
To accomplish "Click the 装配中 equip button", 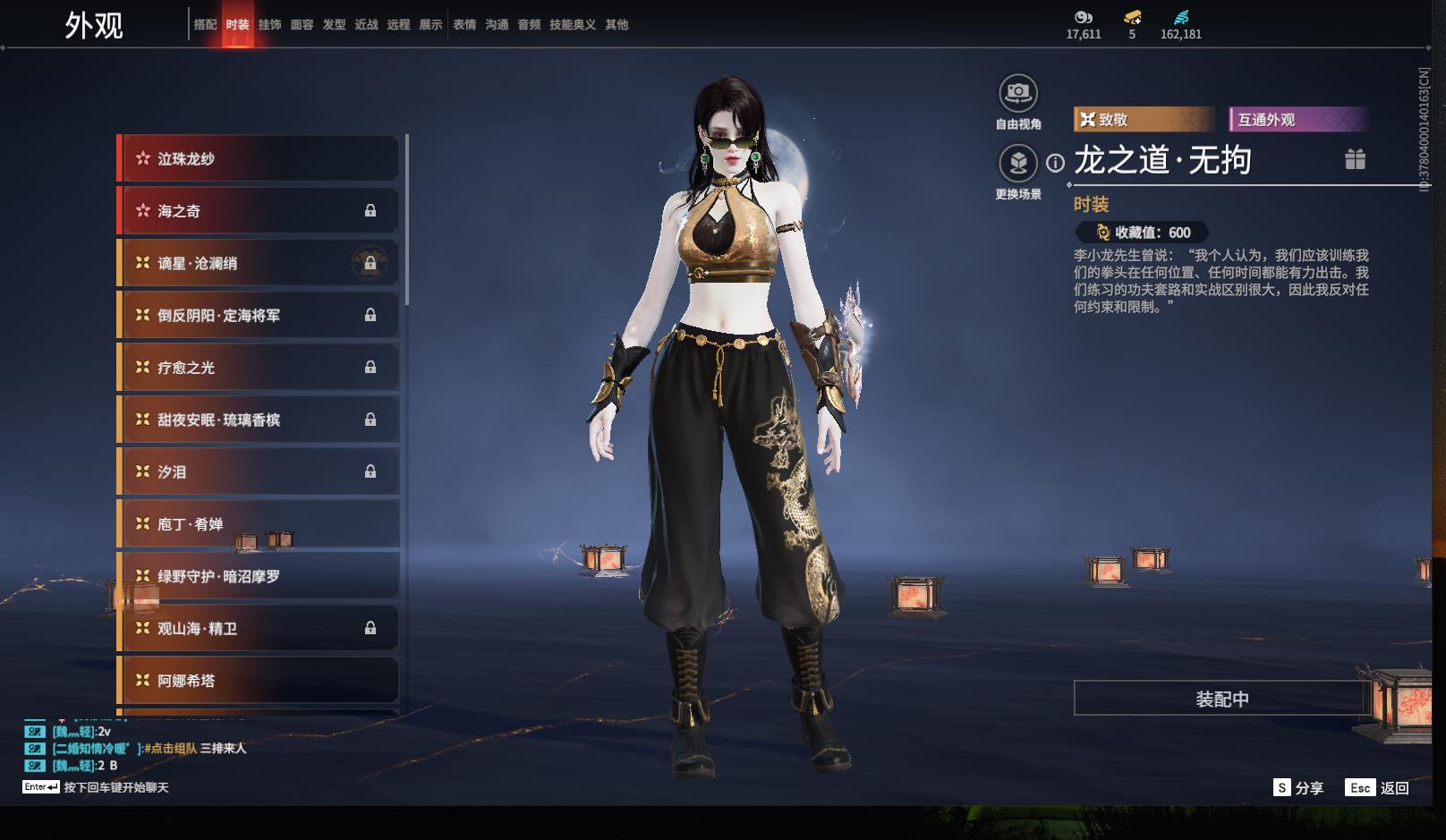I will pyautogui.click(x=1222, y=699).
